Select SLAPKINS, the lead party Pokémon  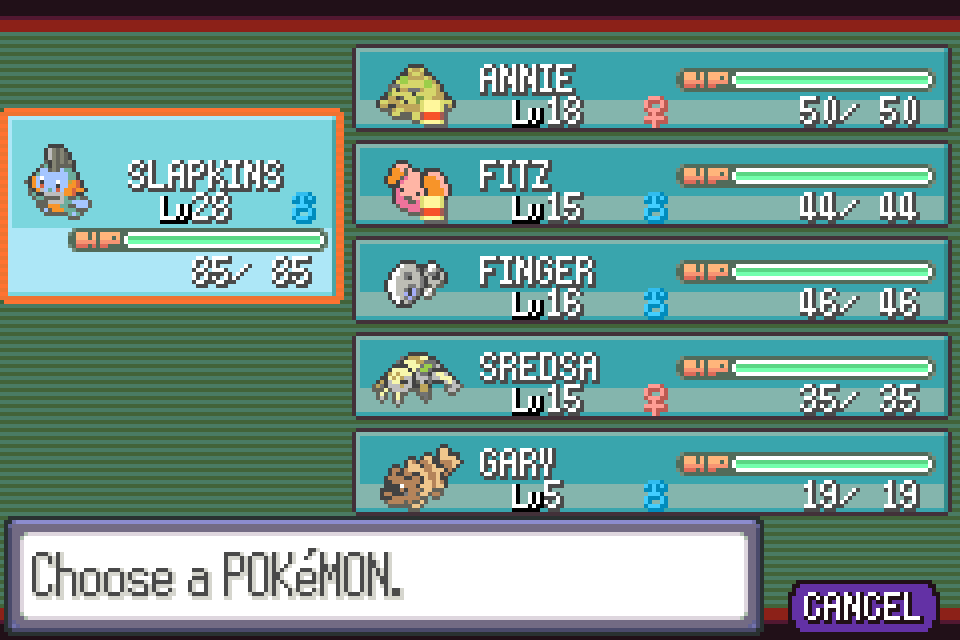click(174, 205)
